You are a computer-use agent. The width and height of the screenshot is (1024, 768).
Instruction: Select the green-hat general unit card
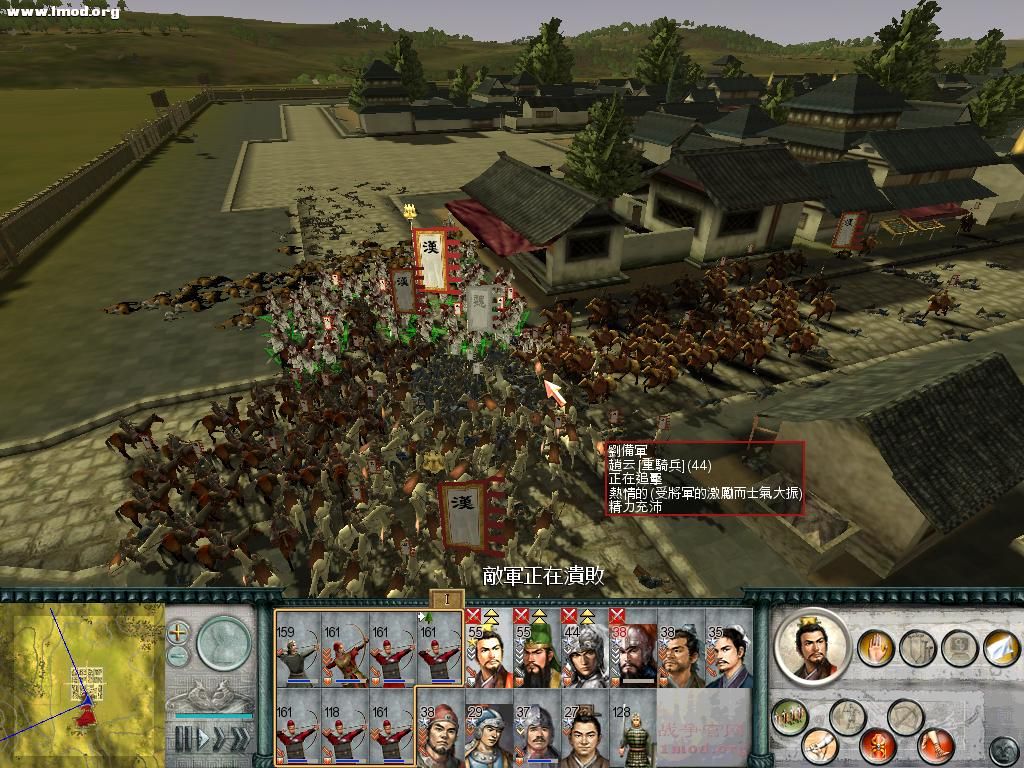pyautogui.click(x=536, y=652)
